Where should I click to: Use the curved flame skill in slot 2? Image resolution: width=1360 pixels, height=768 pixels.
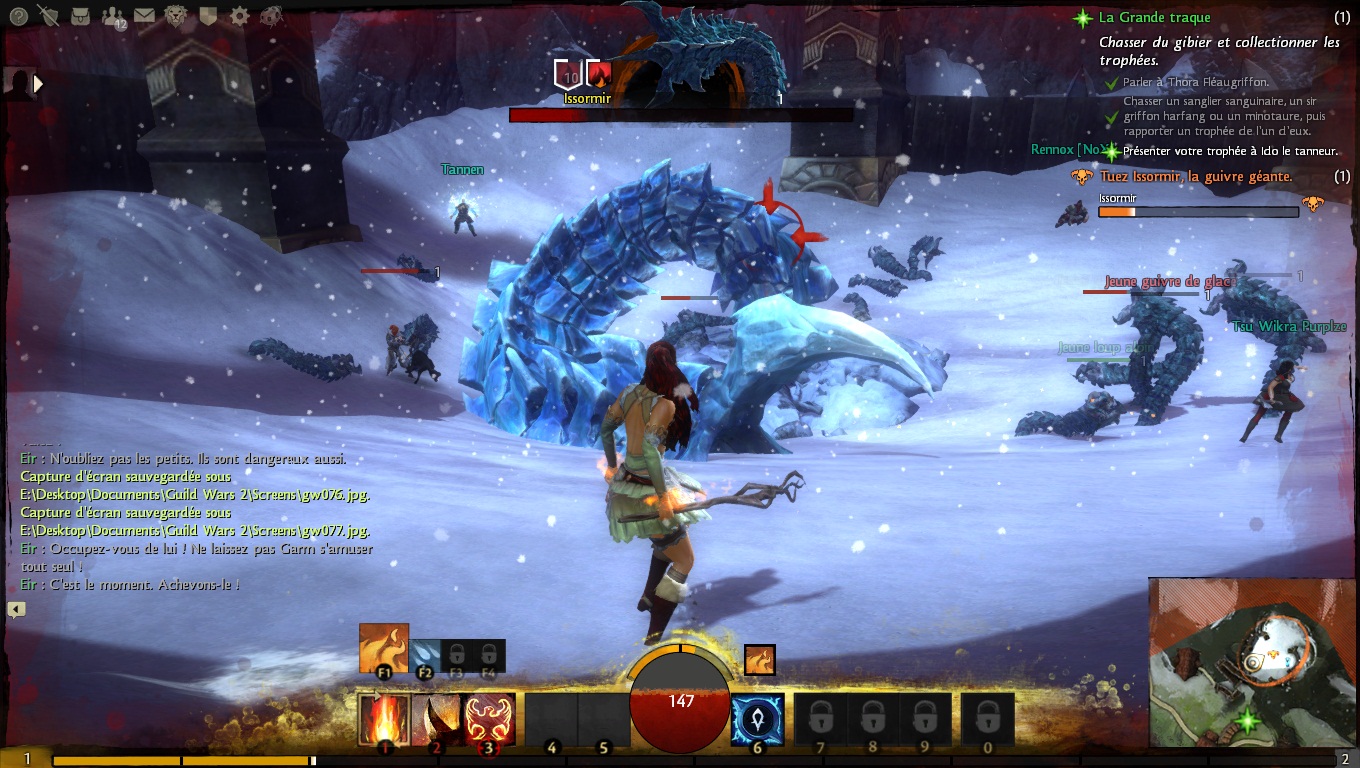click(x=437, y=719)
